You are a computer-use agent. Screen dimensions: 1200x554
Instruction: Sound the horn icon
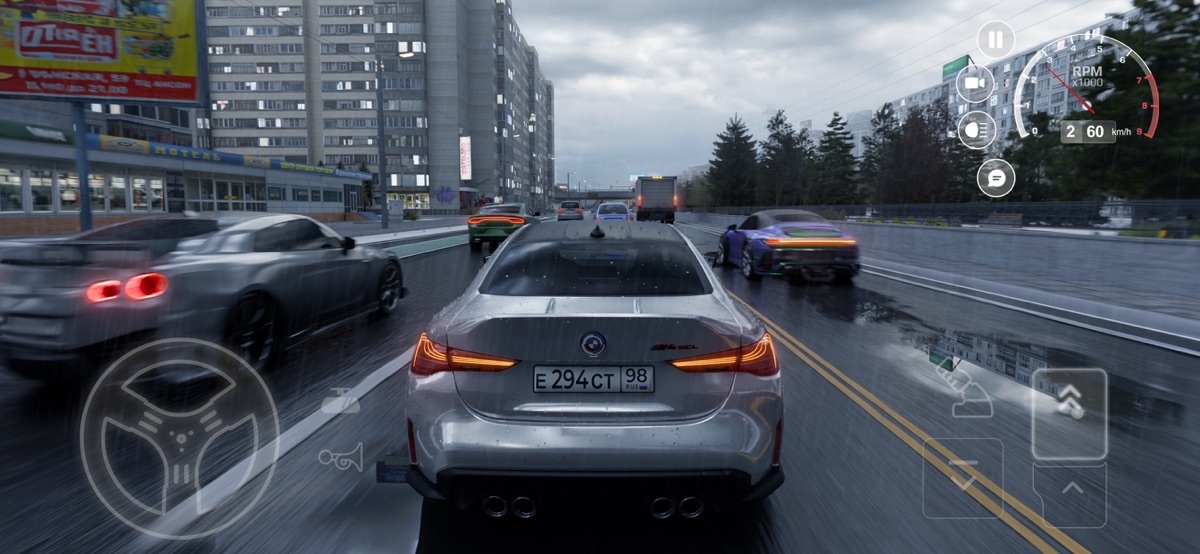tap(340, 458)
